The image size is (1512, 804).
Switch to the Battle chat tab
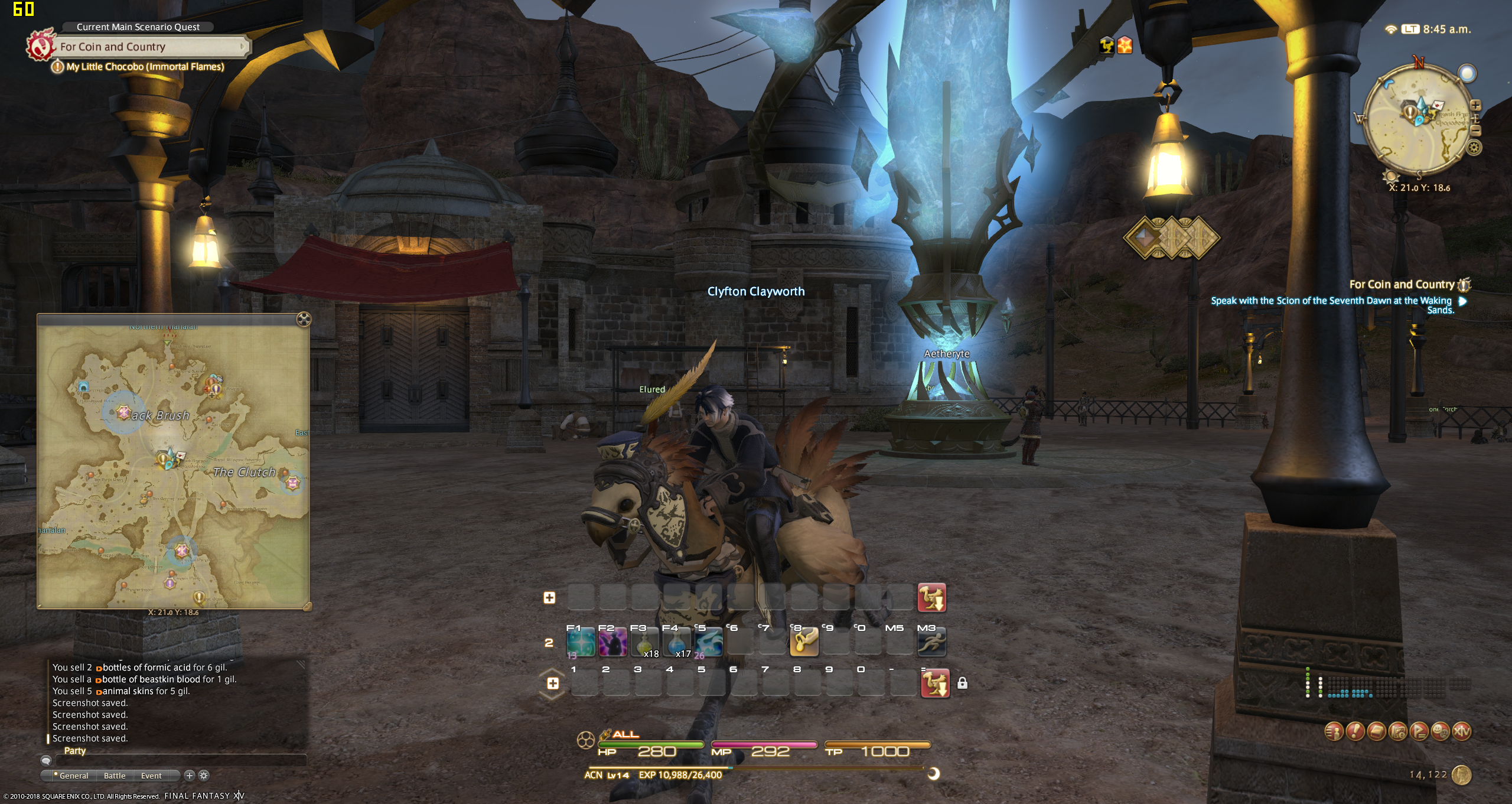[x=115, y=776]
